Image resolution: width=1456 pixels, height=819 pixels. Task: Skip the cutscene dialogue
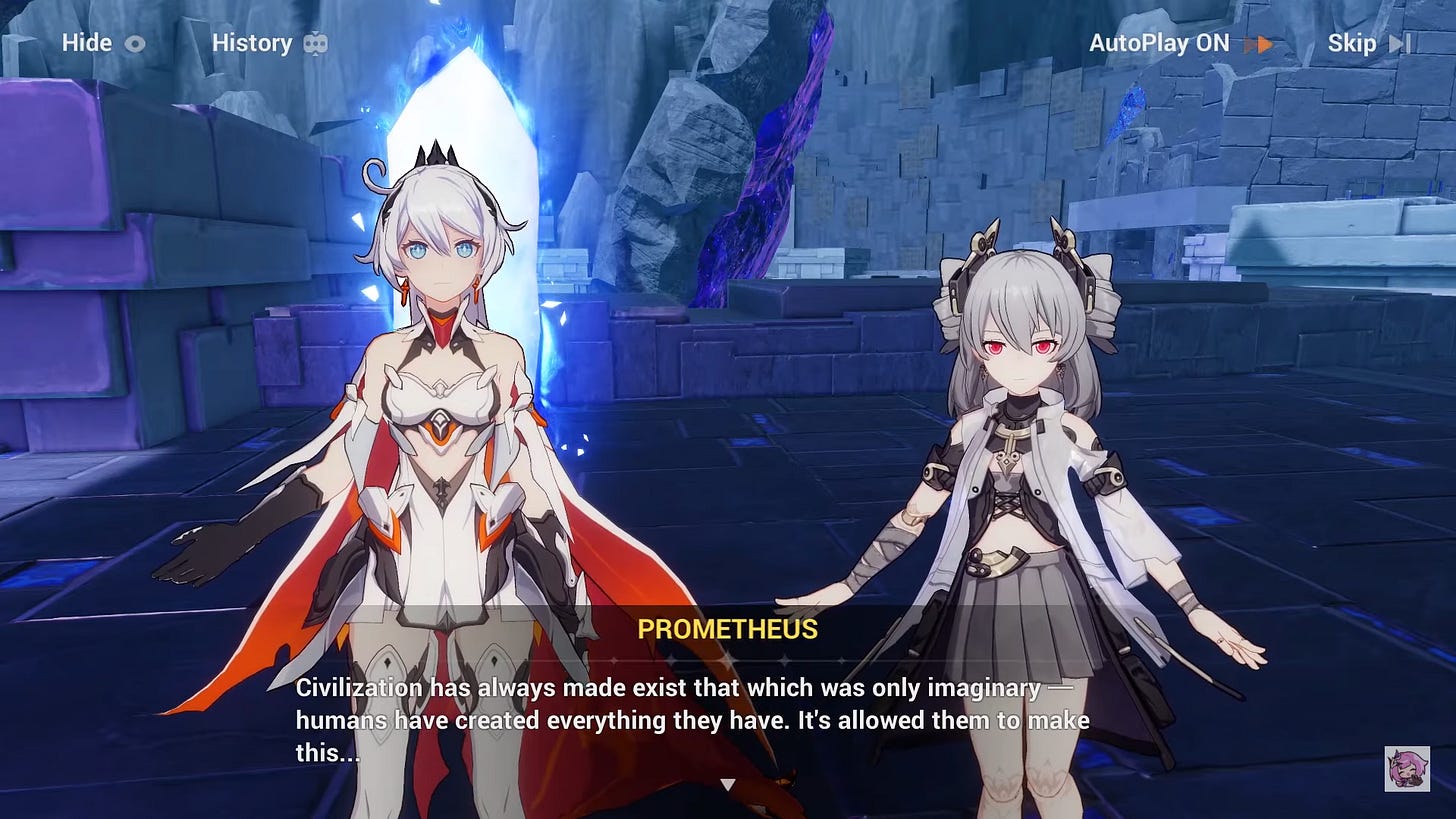(x=1367, y=43)
